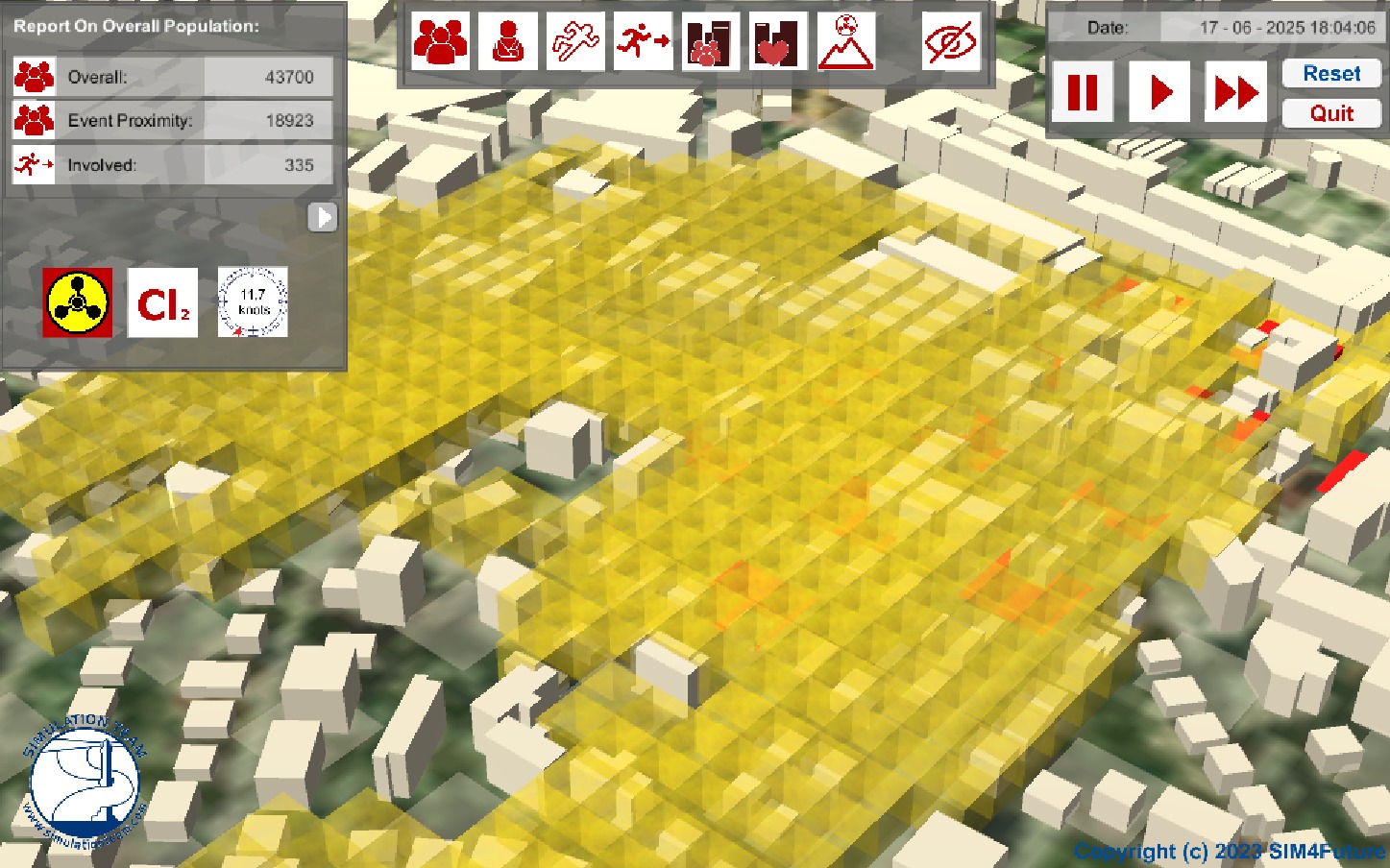Reset the simulation
Screen dimensions: 1390x868
1330,74
